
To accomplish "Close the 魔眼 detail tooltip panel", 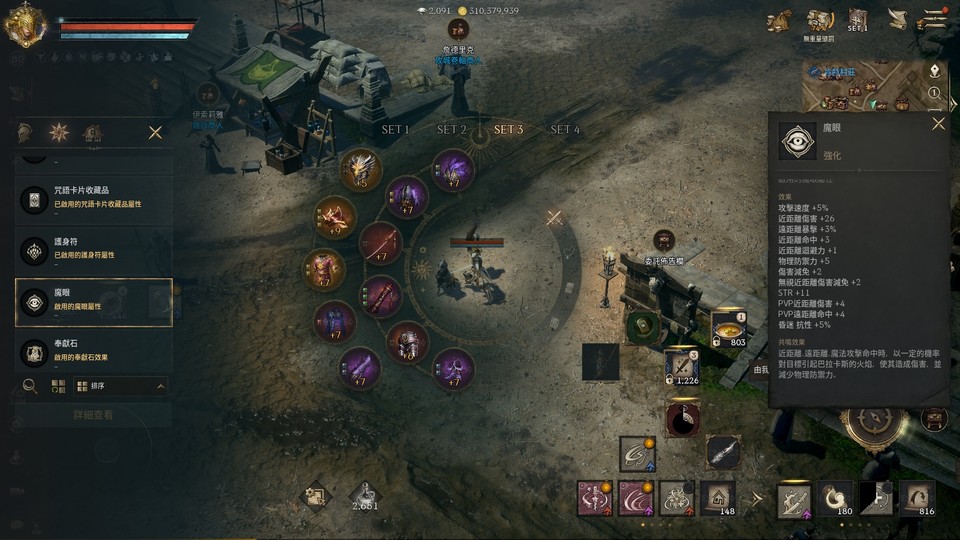I will 938,124.
